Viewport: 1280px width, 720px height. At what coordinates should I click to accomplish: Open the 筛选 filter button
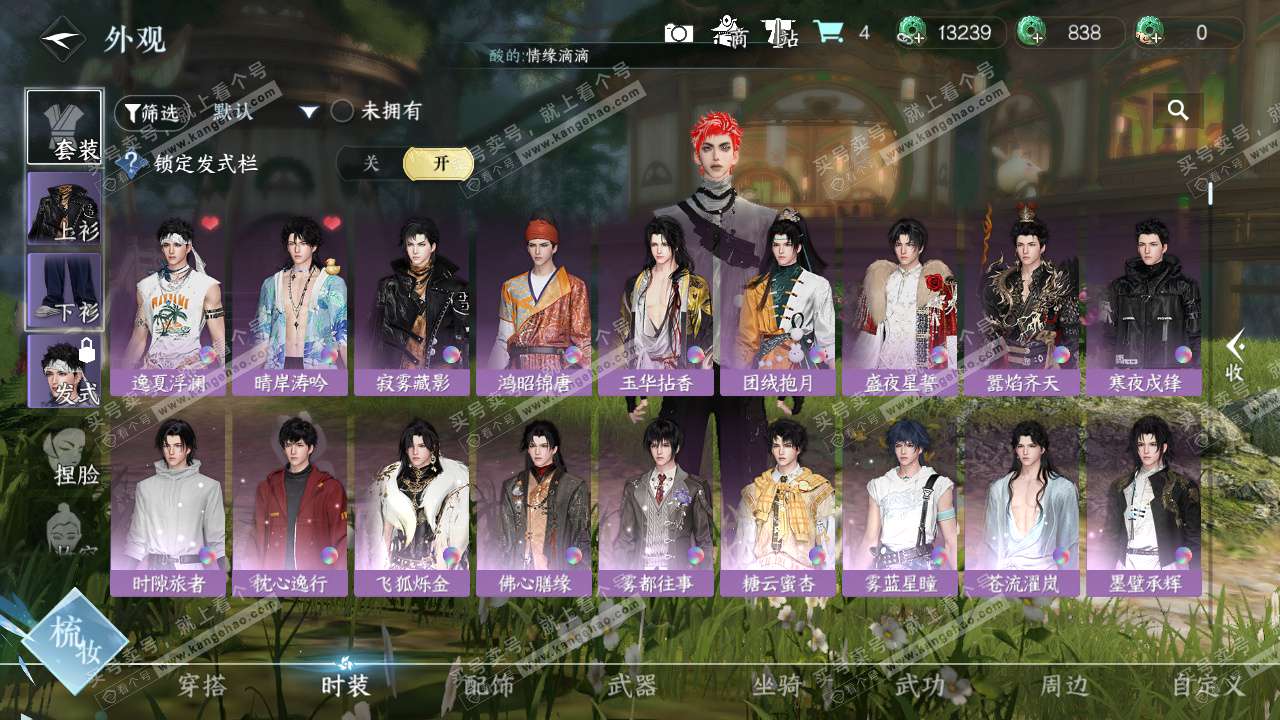[151, 112]
